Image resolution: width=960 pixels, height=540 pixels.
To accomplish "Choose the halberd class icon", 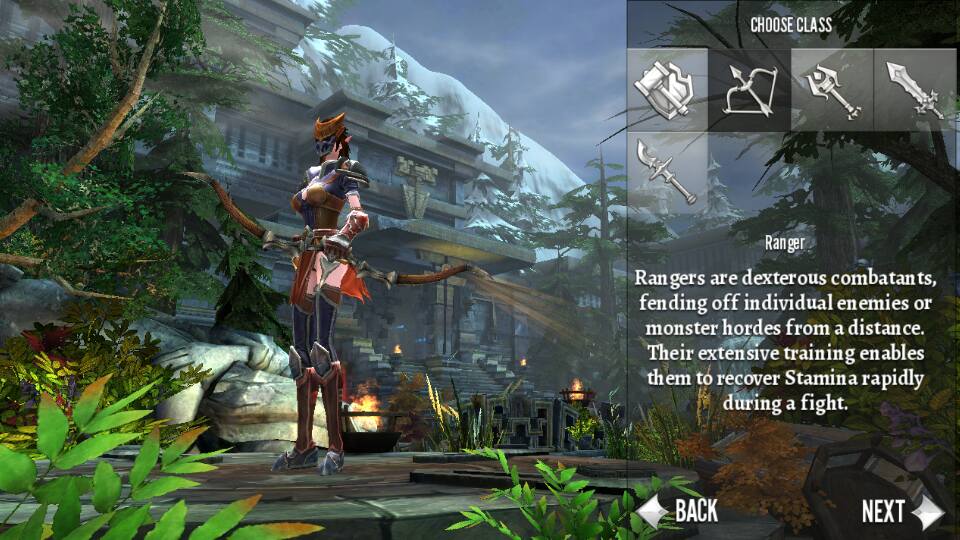I will click(669, 170).
